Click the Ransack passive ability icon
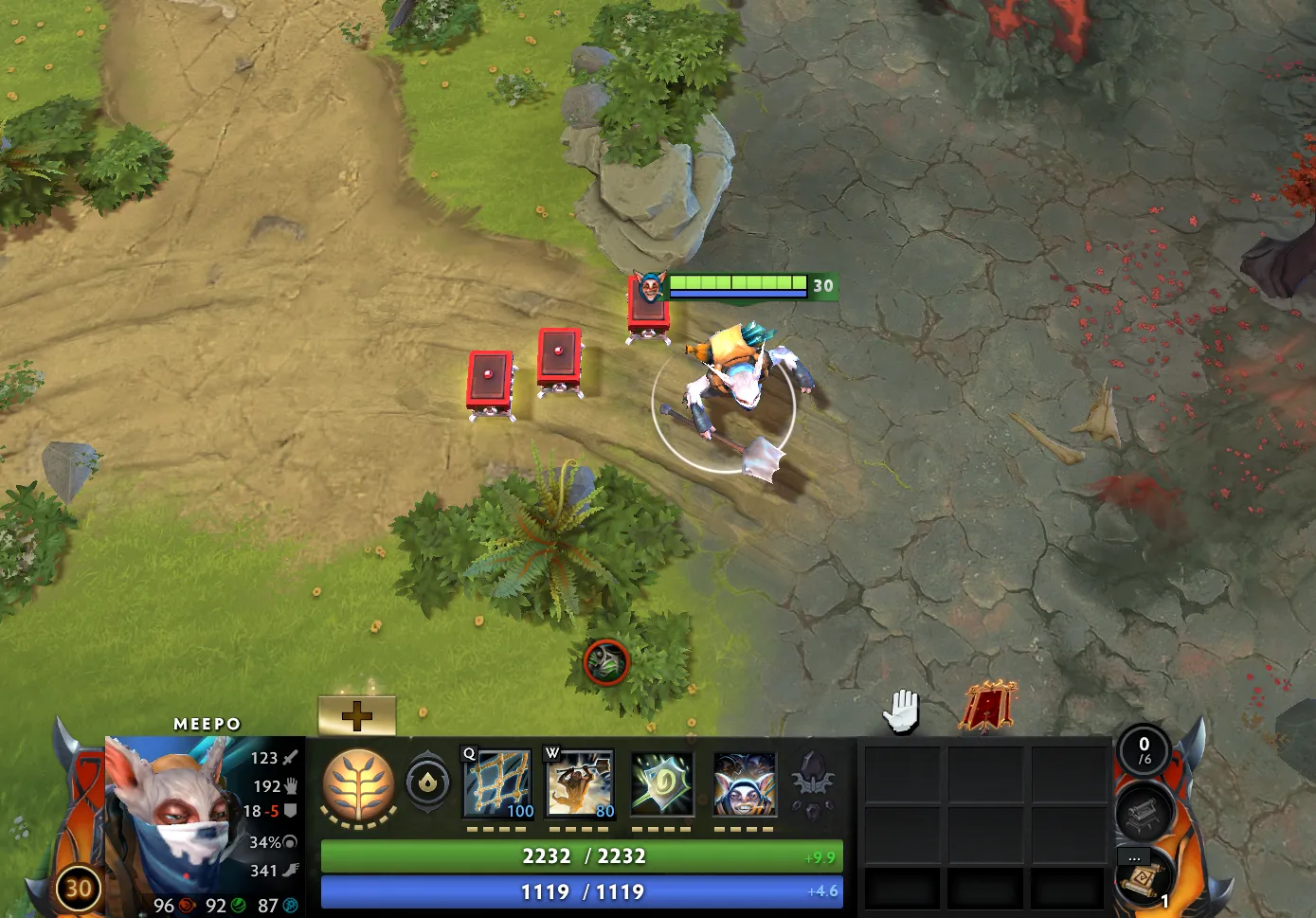 click(x=663, y=783)
